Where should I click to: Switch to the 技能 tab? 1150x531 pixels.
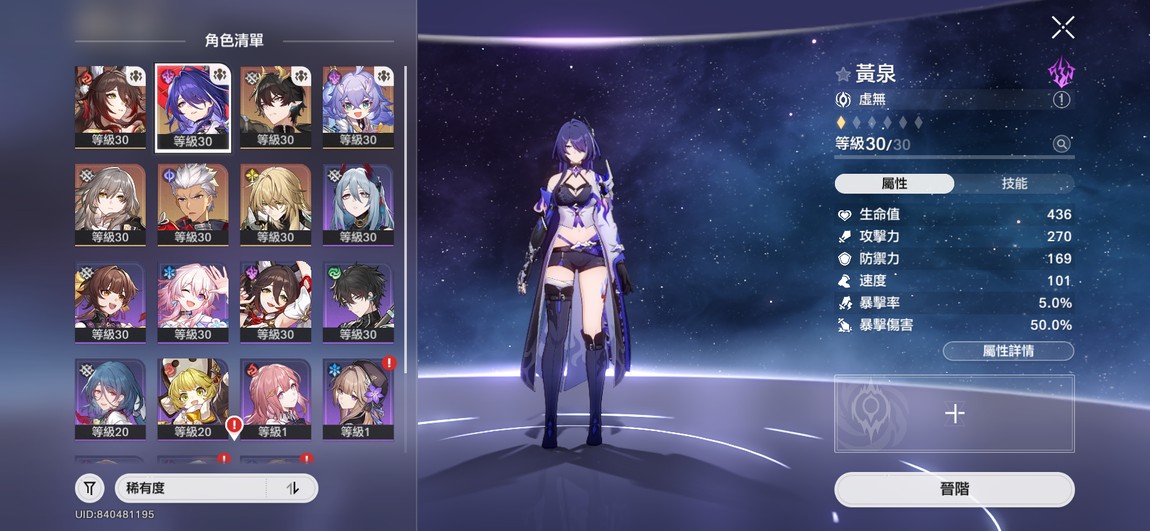click(x=1014, y=184)
